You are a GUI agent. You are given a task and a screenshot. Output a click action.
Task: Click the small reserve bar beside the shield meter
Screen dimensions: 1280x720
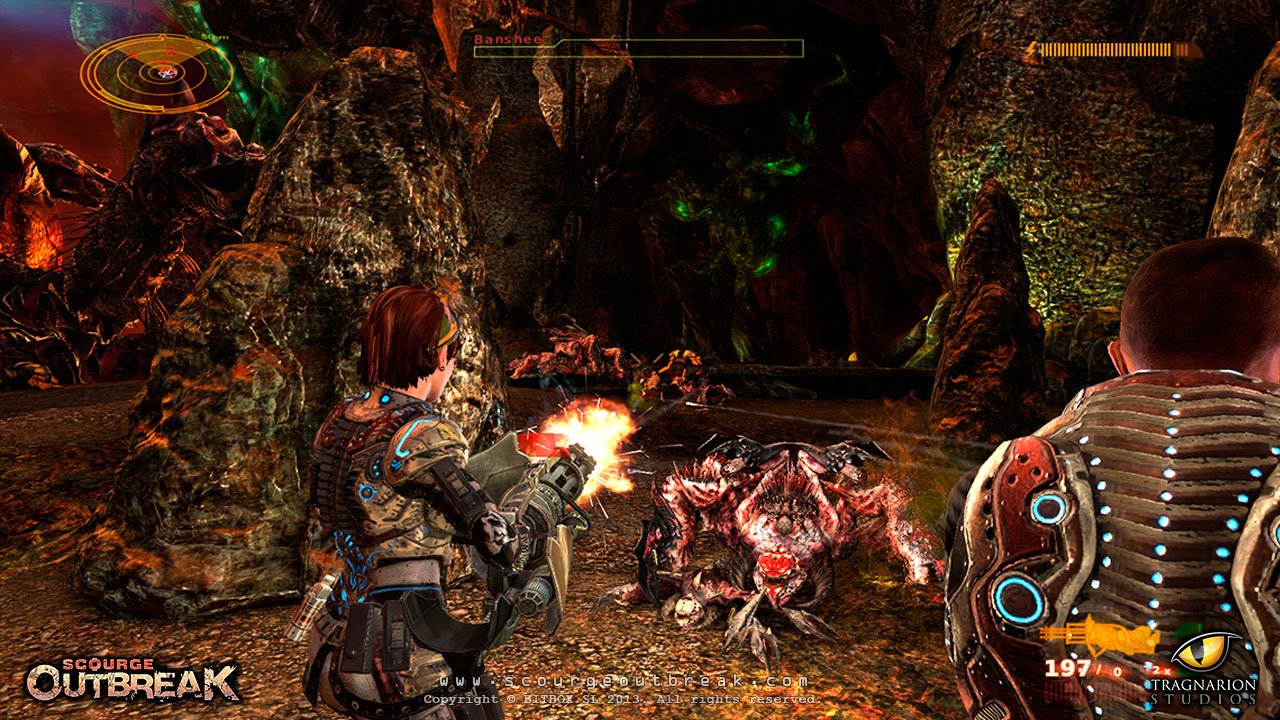[1183, 50]
